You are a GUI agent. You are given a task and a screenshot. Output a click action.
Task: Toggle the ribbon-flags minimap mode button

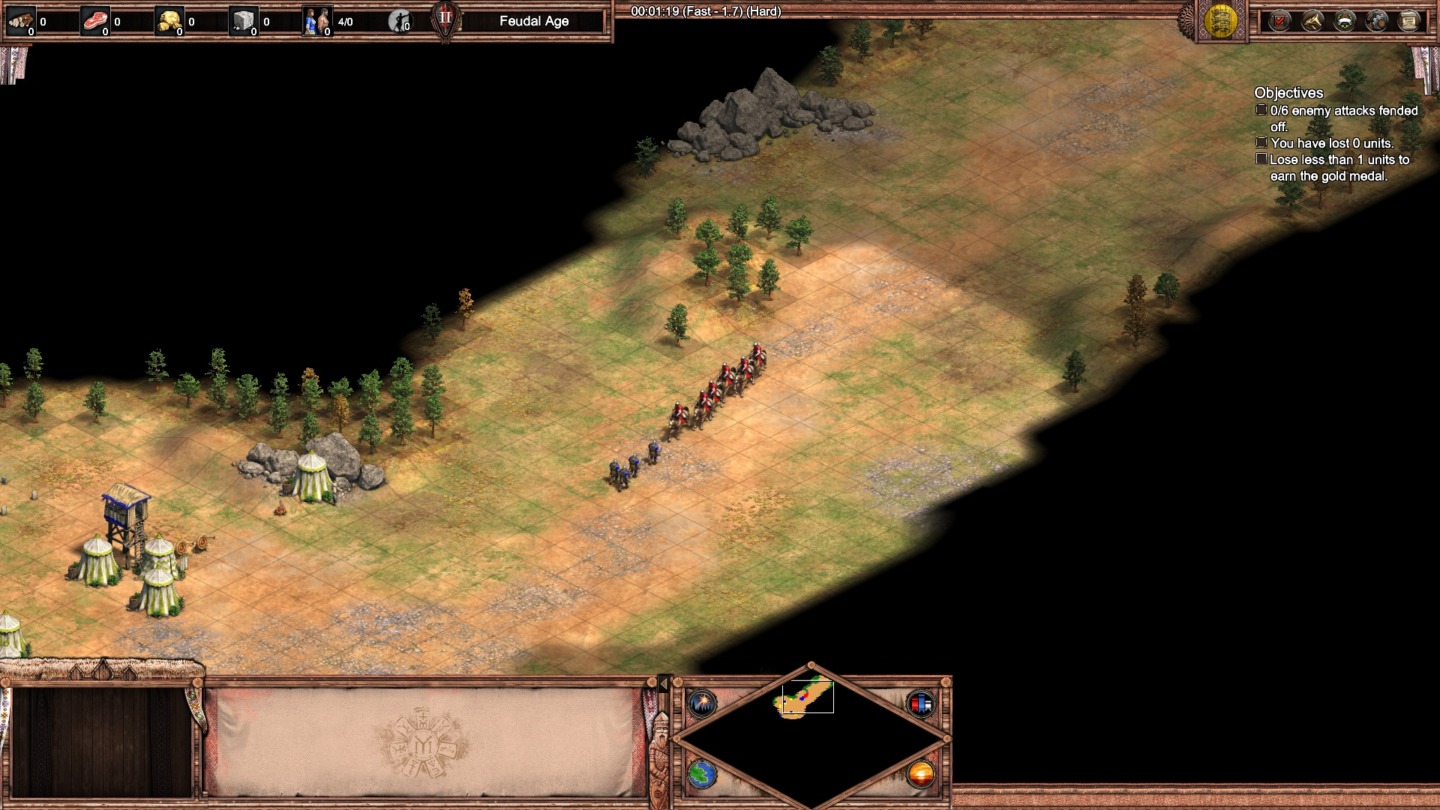(920, 702)
